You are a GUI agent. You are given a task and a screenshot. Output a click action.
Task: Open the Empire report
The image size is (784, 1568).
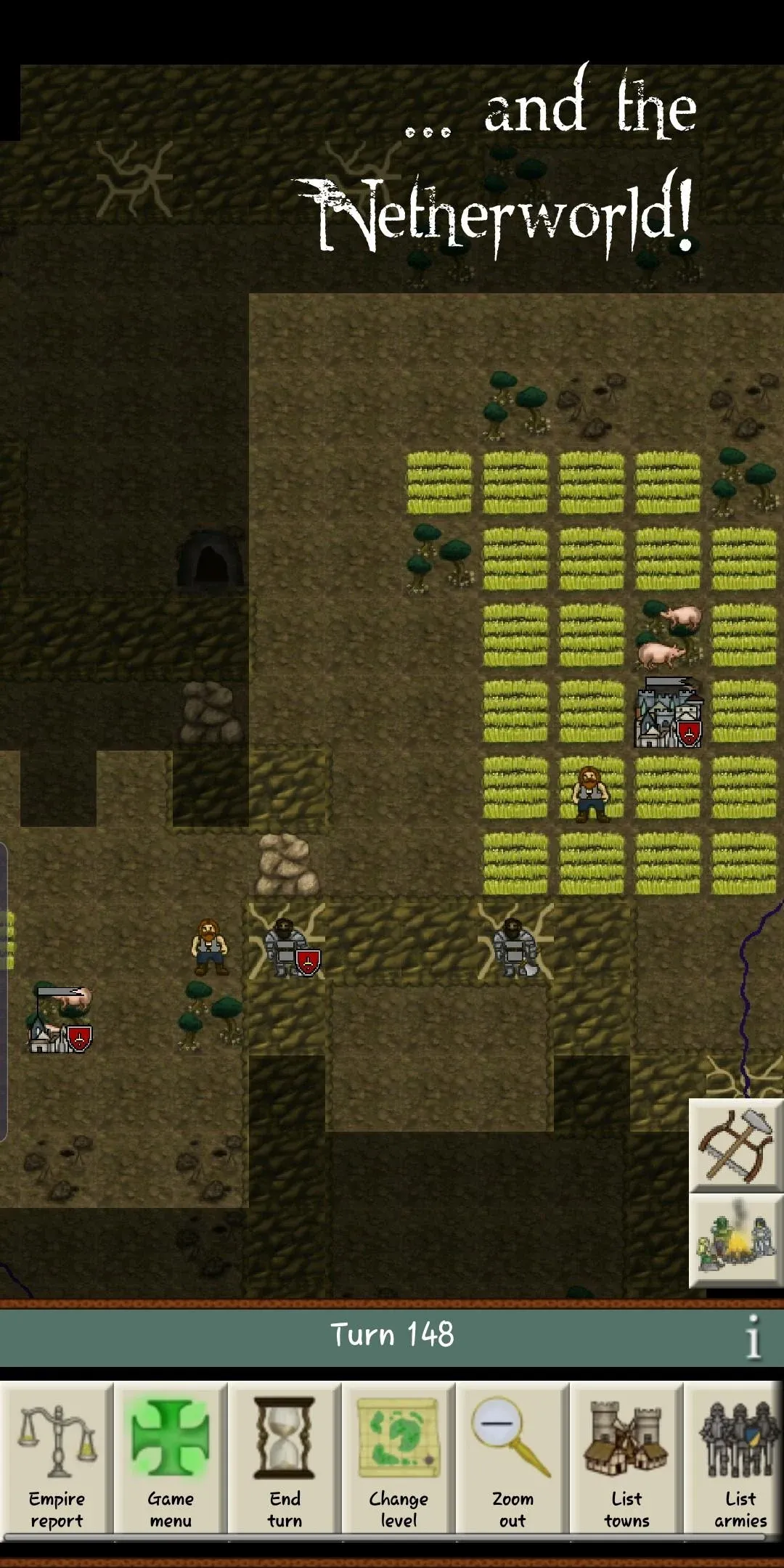point(57,1458)
